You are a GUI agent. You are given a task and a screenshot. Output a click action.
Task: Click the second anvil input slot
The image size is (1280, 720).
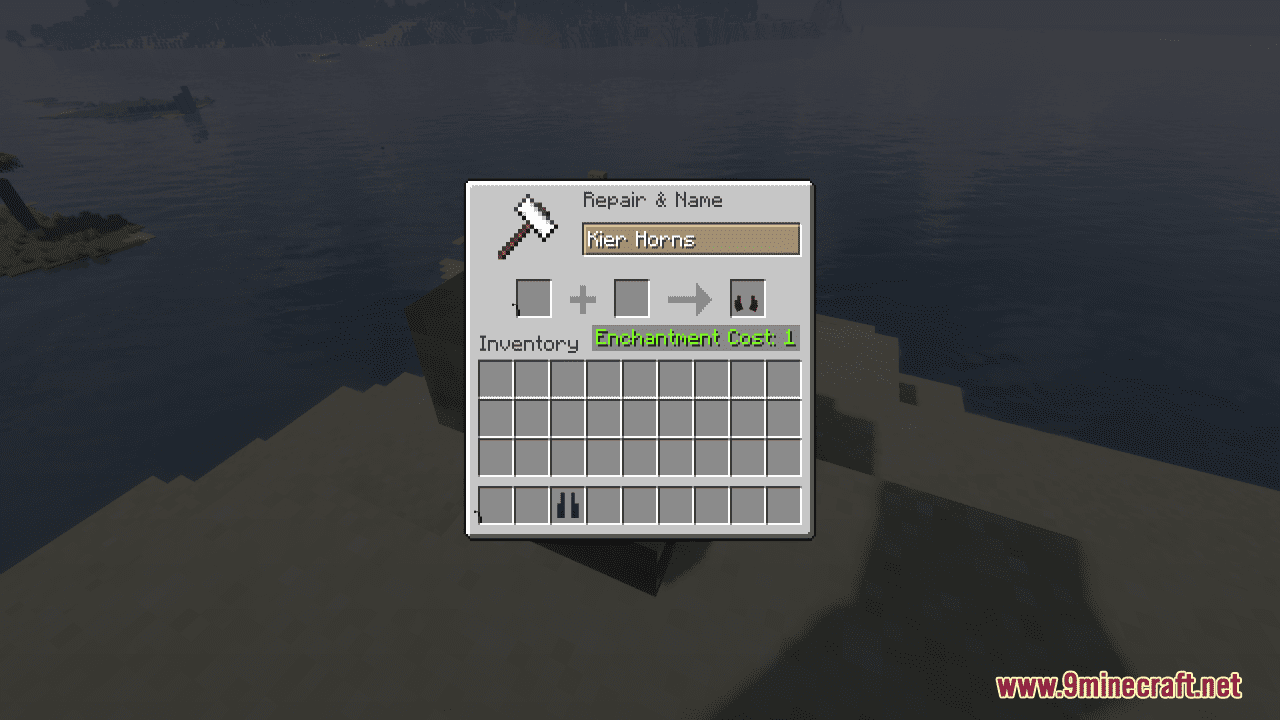click(x=632, y=298)
